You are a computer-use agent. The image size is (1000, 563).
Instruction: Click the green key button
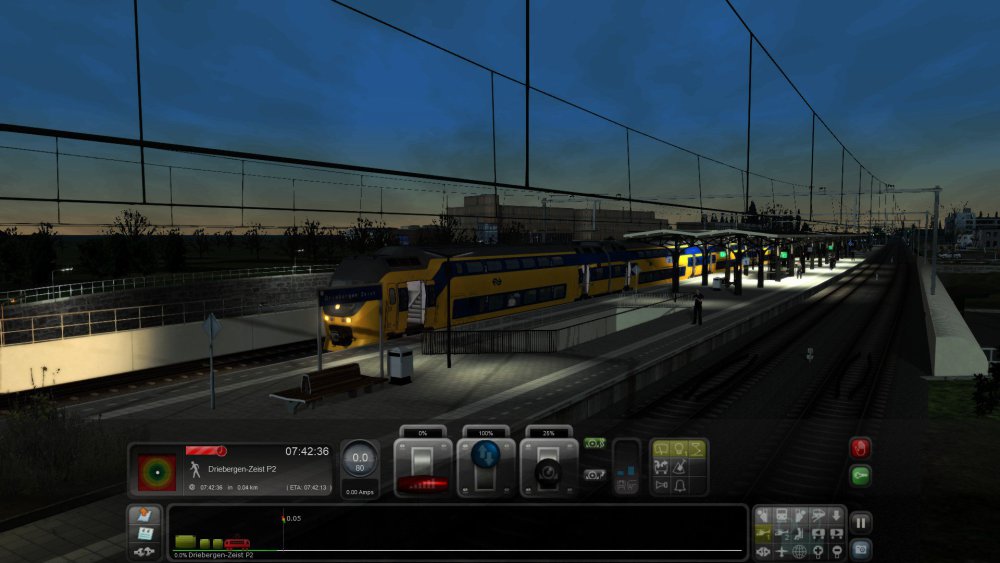860,475
